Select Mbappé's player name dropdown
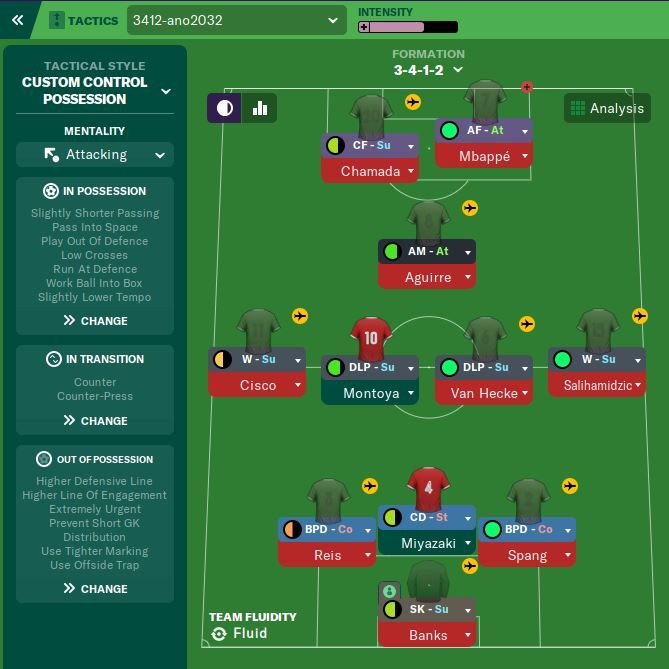 484,156
